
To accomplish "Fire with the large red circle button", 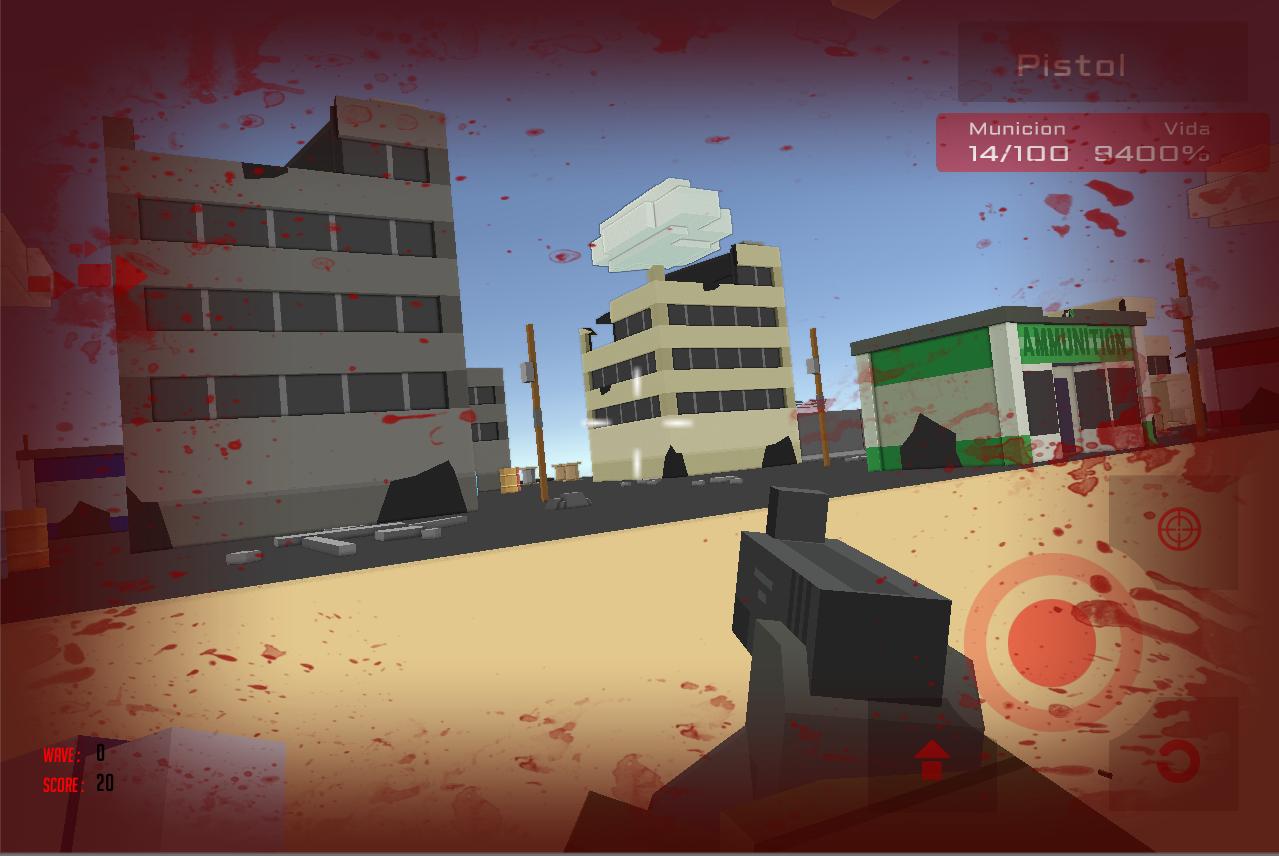I will [x=1053, y=641].
